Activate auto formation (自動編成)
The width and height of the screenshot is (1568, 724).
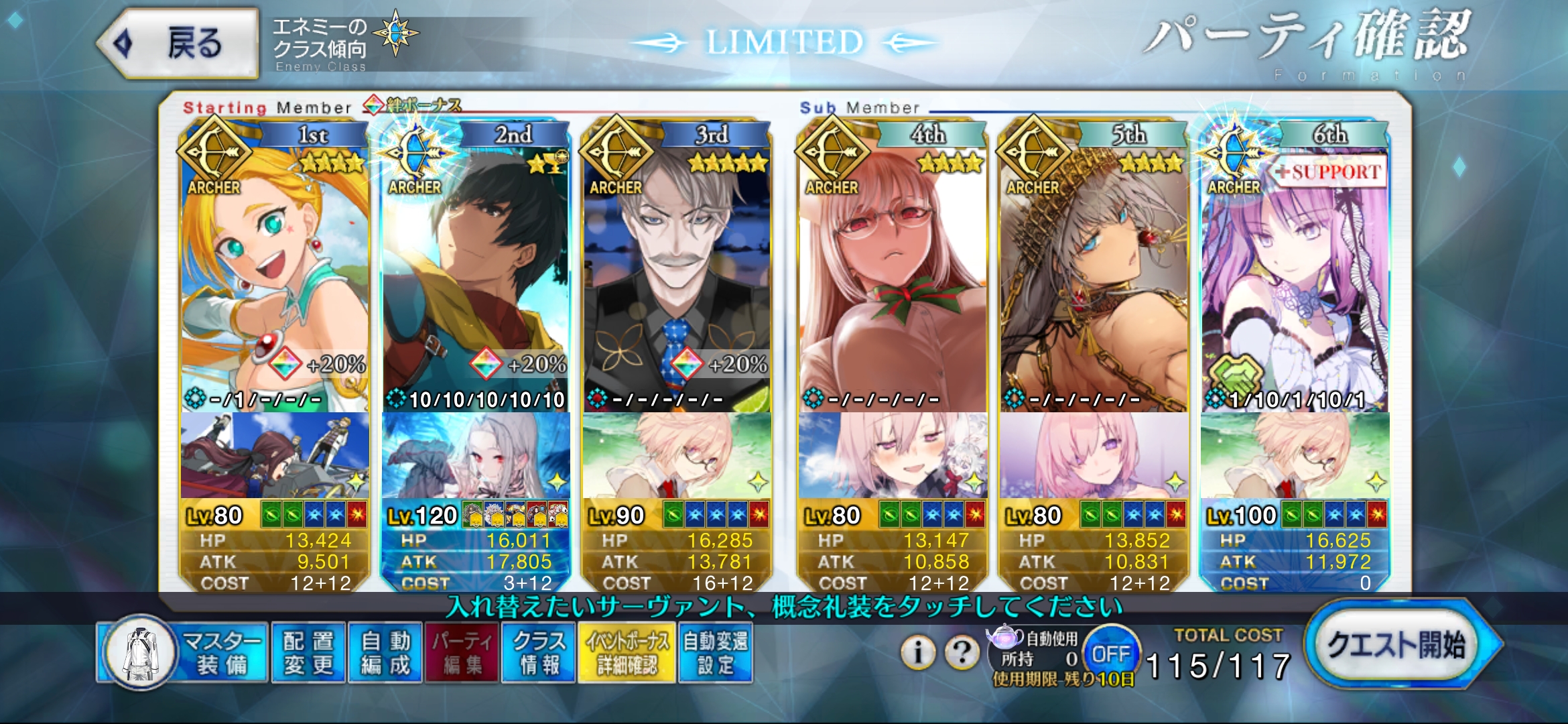[385, 653]
